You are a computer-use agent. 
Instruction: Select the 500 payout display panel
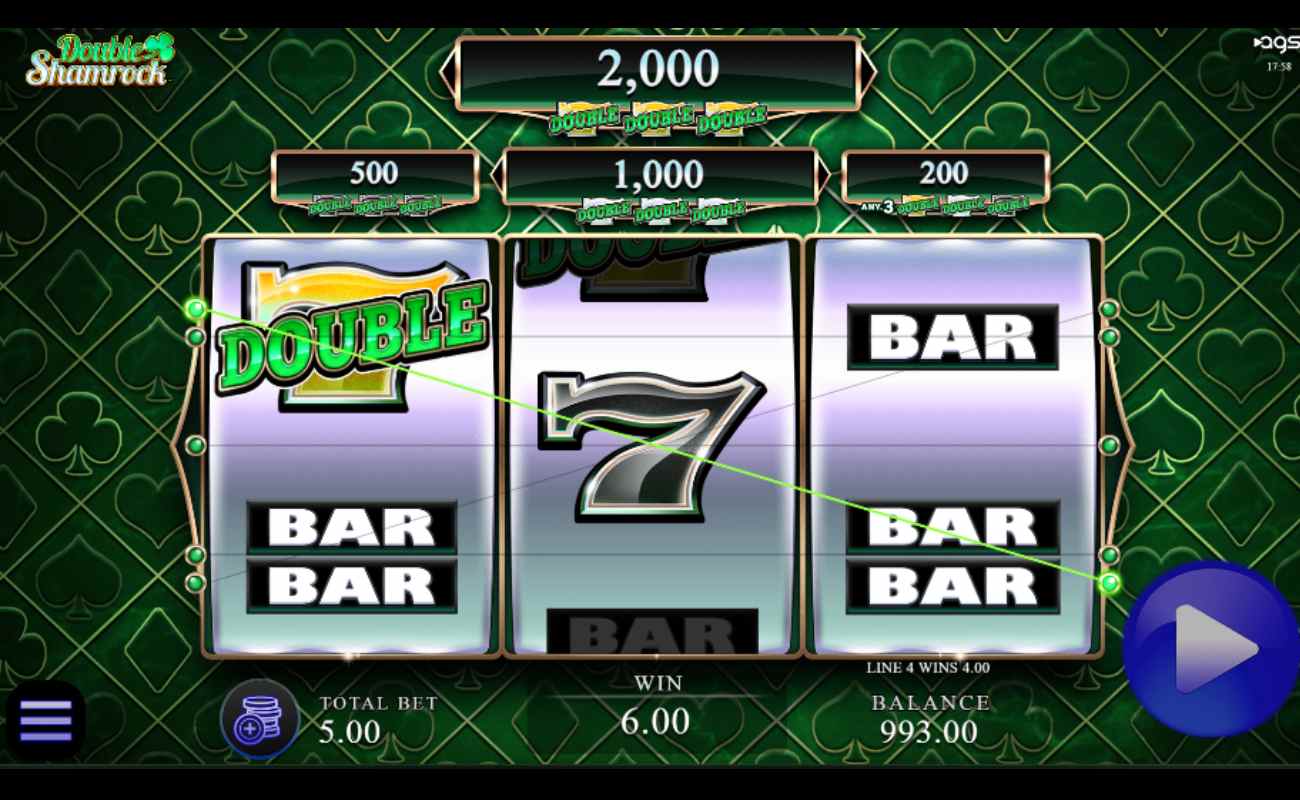(375, 173)
